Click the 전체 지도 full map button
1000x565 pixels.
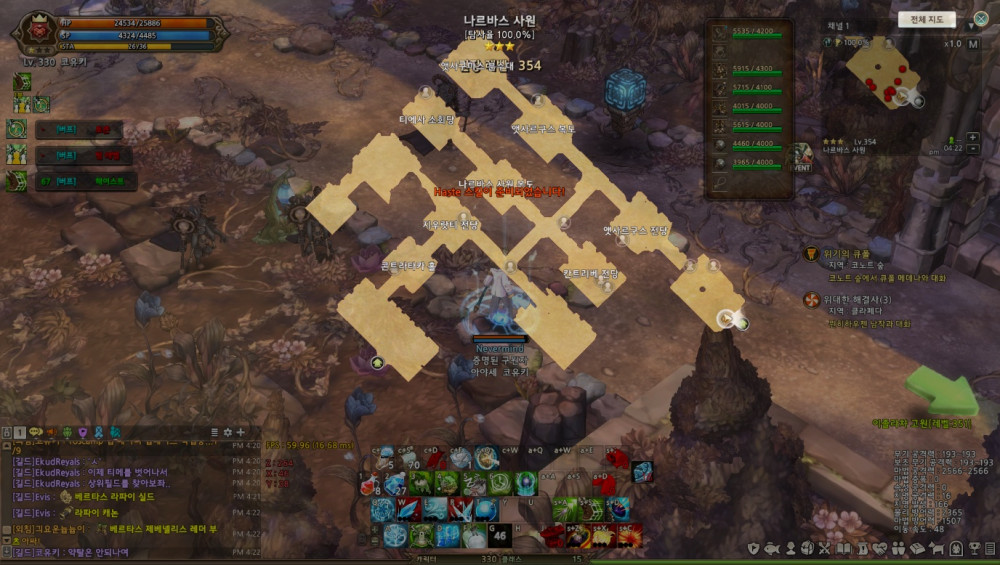click(926, 19)
